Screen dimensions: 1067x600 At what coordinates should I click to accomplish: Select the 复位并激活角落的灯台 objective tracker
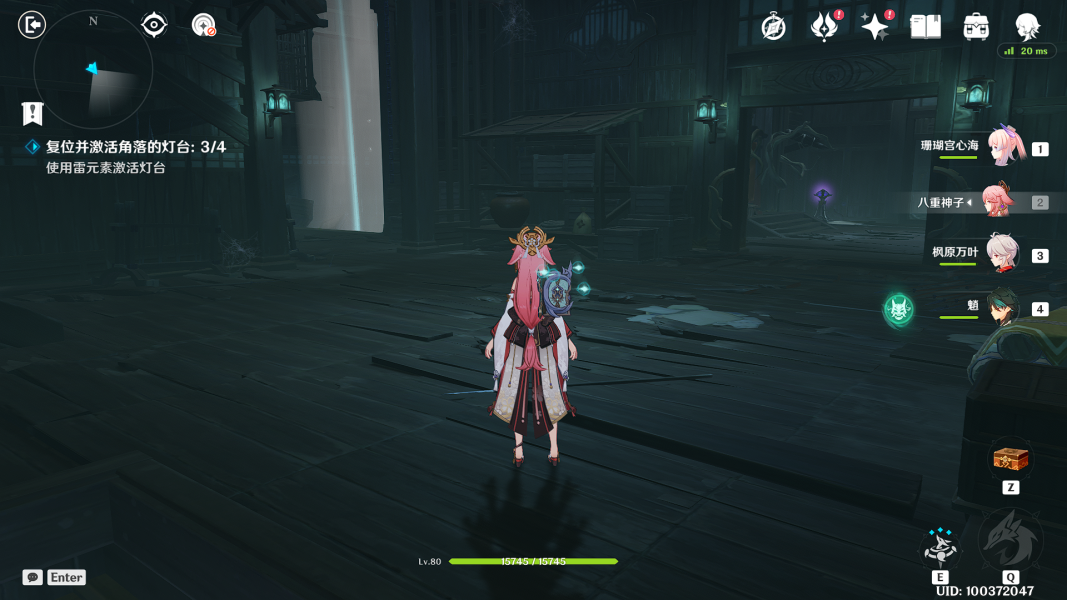pyautogui.click(x=136, y=147)
